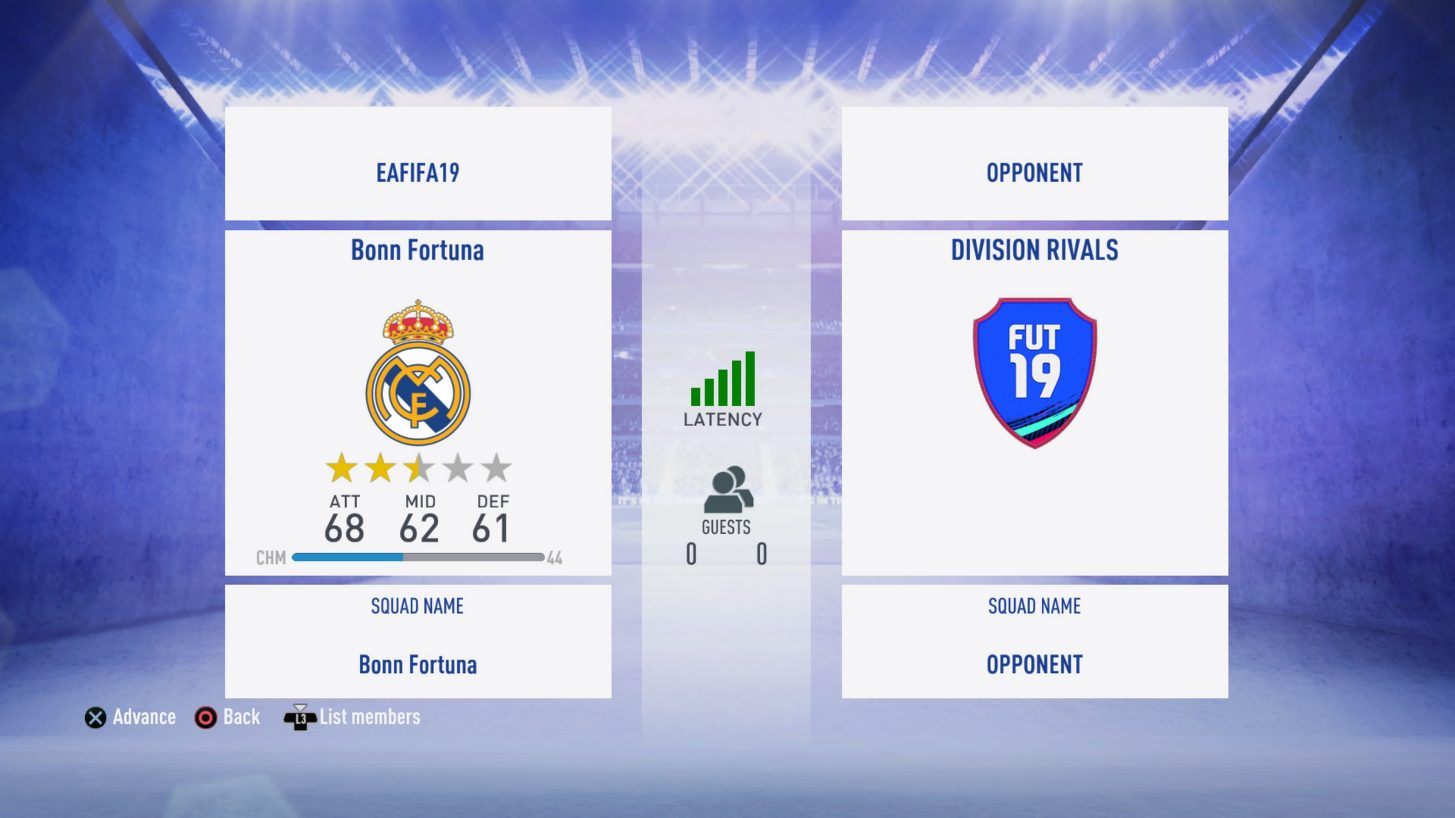Click the CHM chemistry progress bar
The image size is (1455, 818).
416,556
